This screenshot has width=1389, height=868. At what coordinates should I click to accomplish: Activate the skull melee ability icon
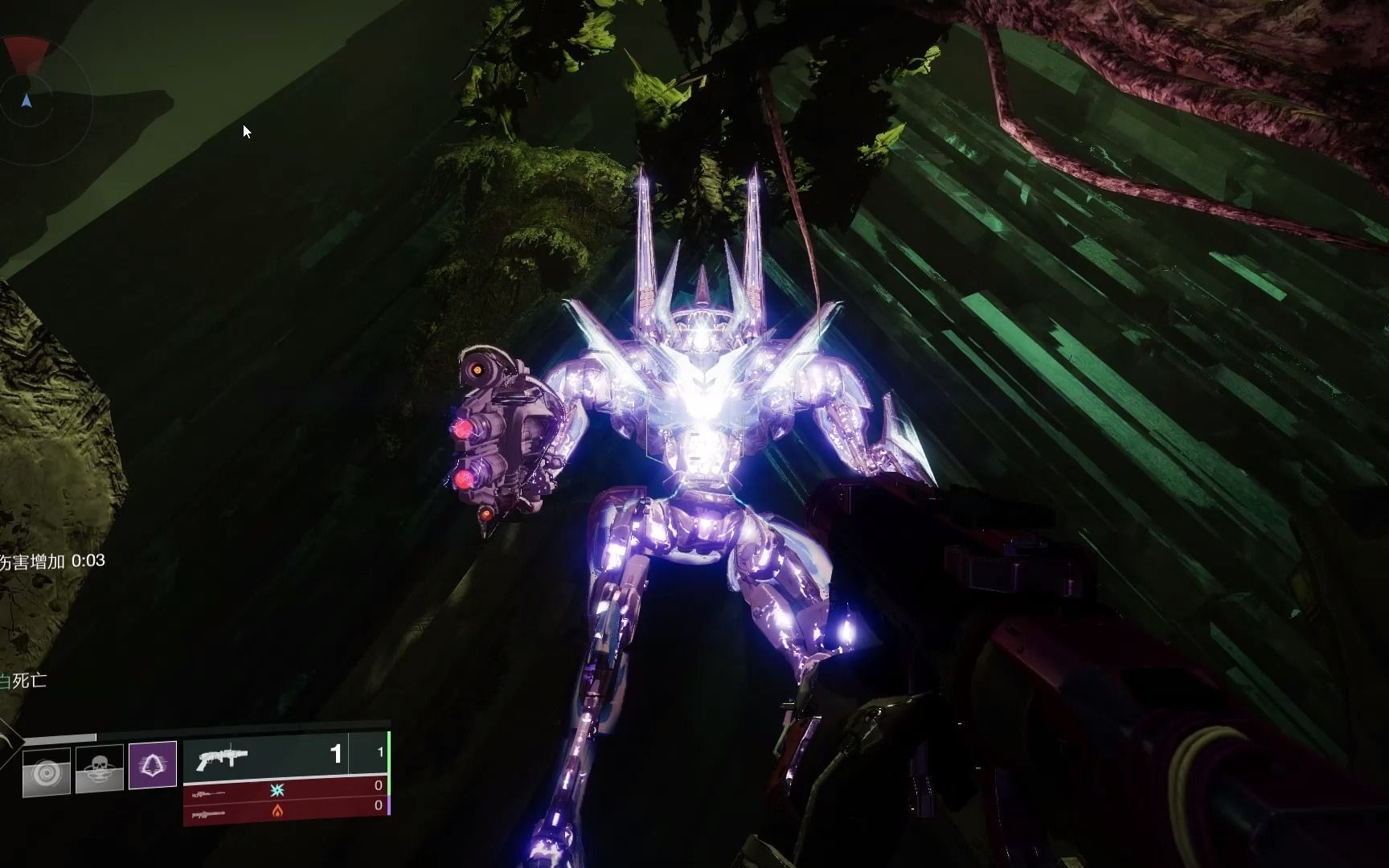tap(99, 769)
